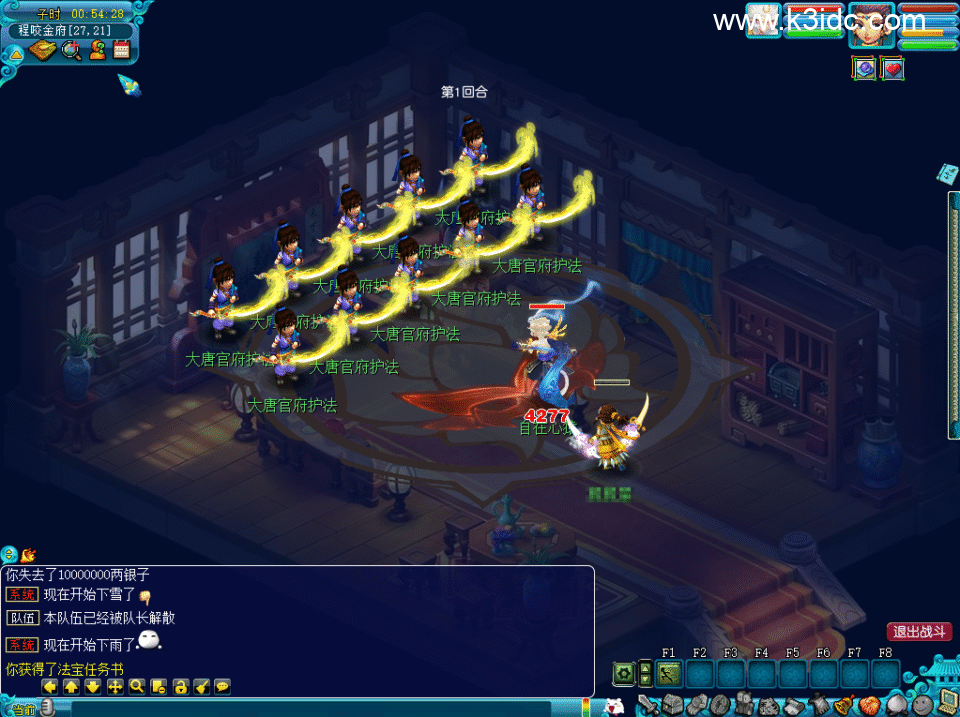Toggle the chat padlock lock button
Image resolution: width=960 pixels, height=717 pixels.
[180, 687]
